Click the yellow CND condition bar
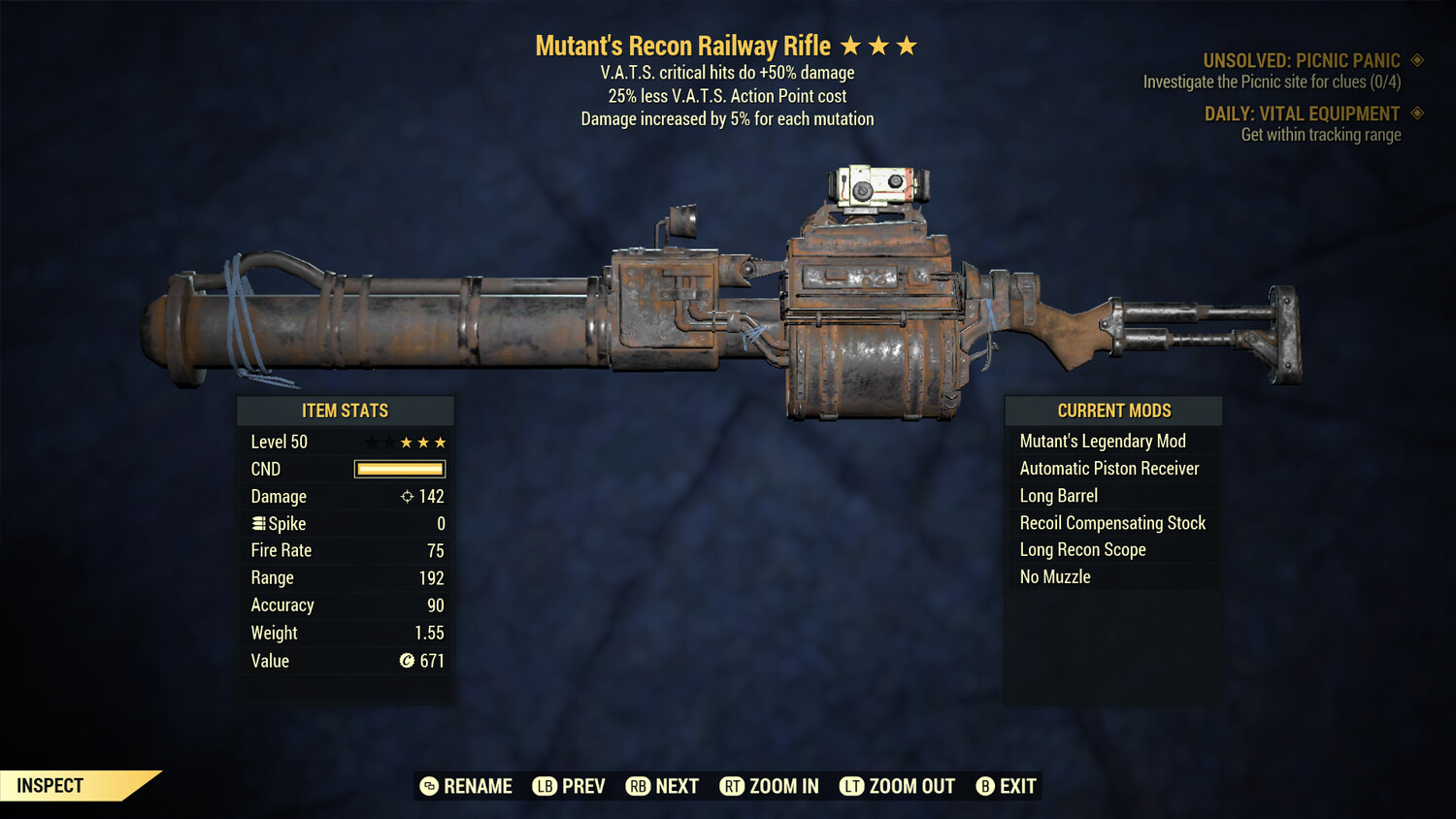The width and height of the screenshot is (1456, 819). coord(399,469)
